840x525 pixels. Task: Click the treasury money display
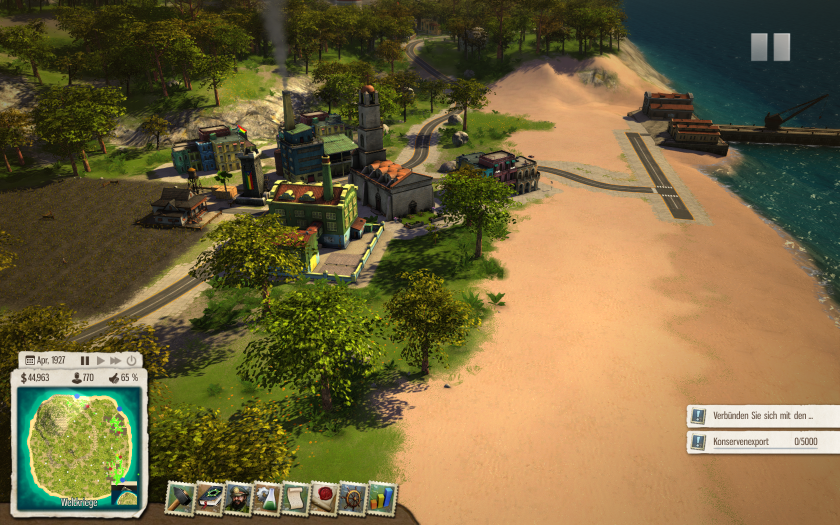tap(38, 378)
